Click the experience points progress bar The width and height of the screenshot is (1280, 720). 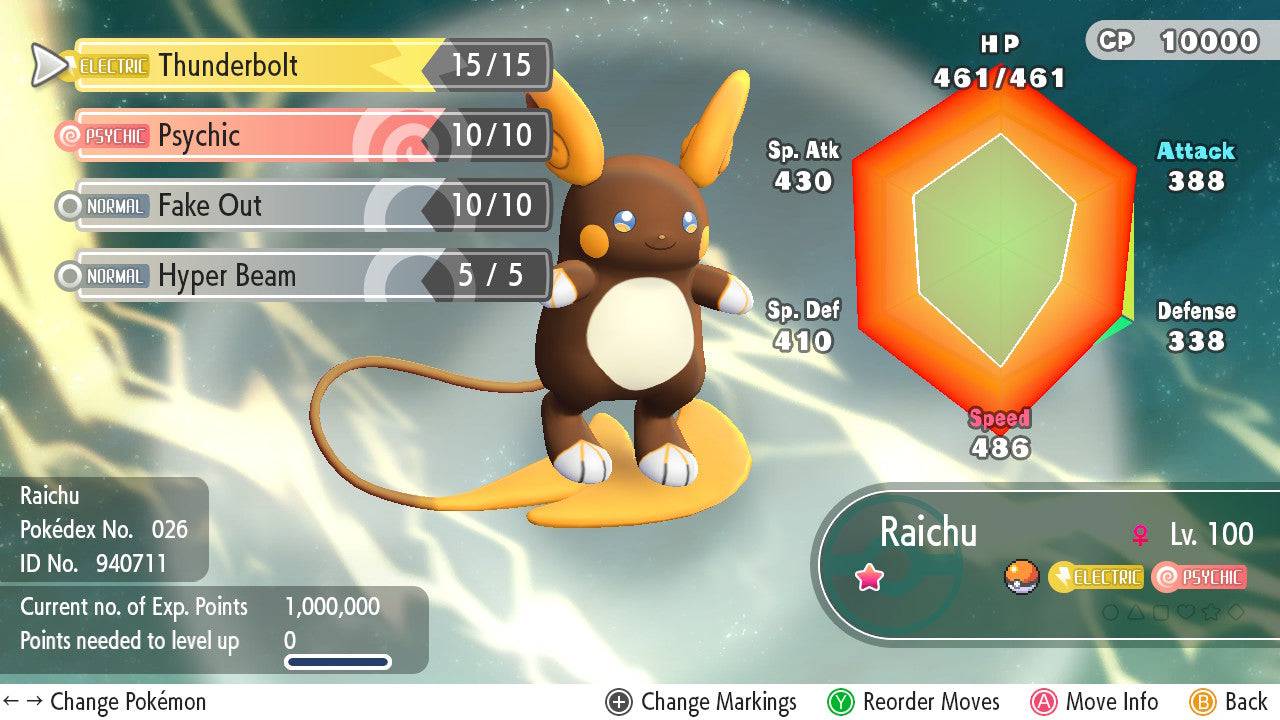click(338, 660)
